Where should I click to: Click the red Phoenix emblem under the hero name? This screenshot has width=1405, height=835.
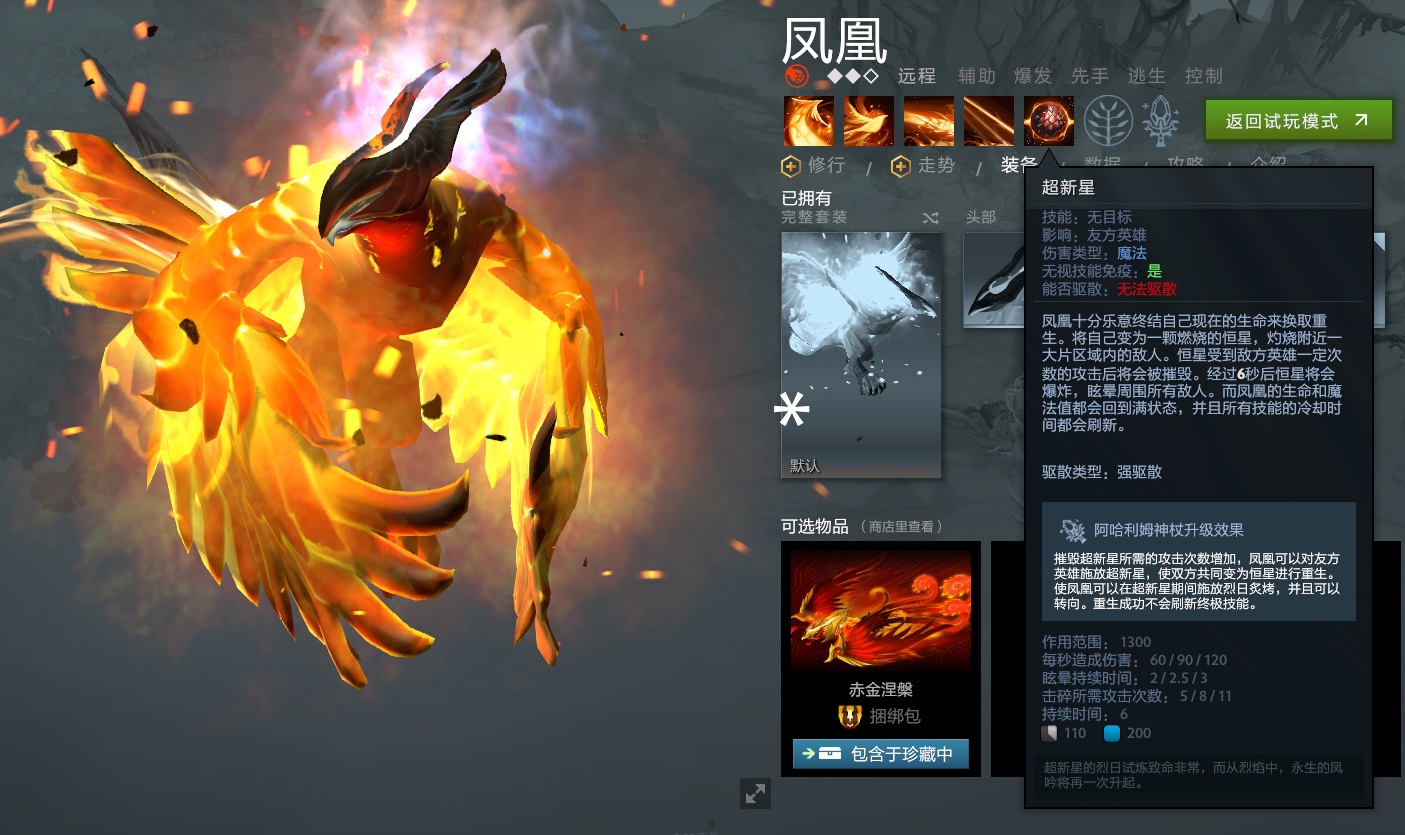coord(795,73)
